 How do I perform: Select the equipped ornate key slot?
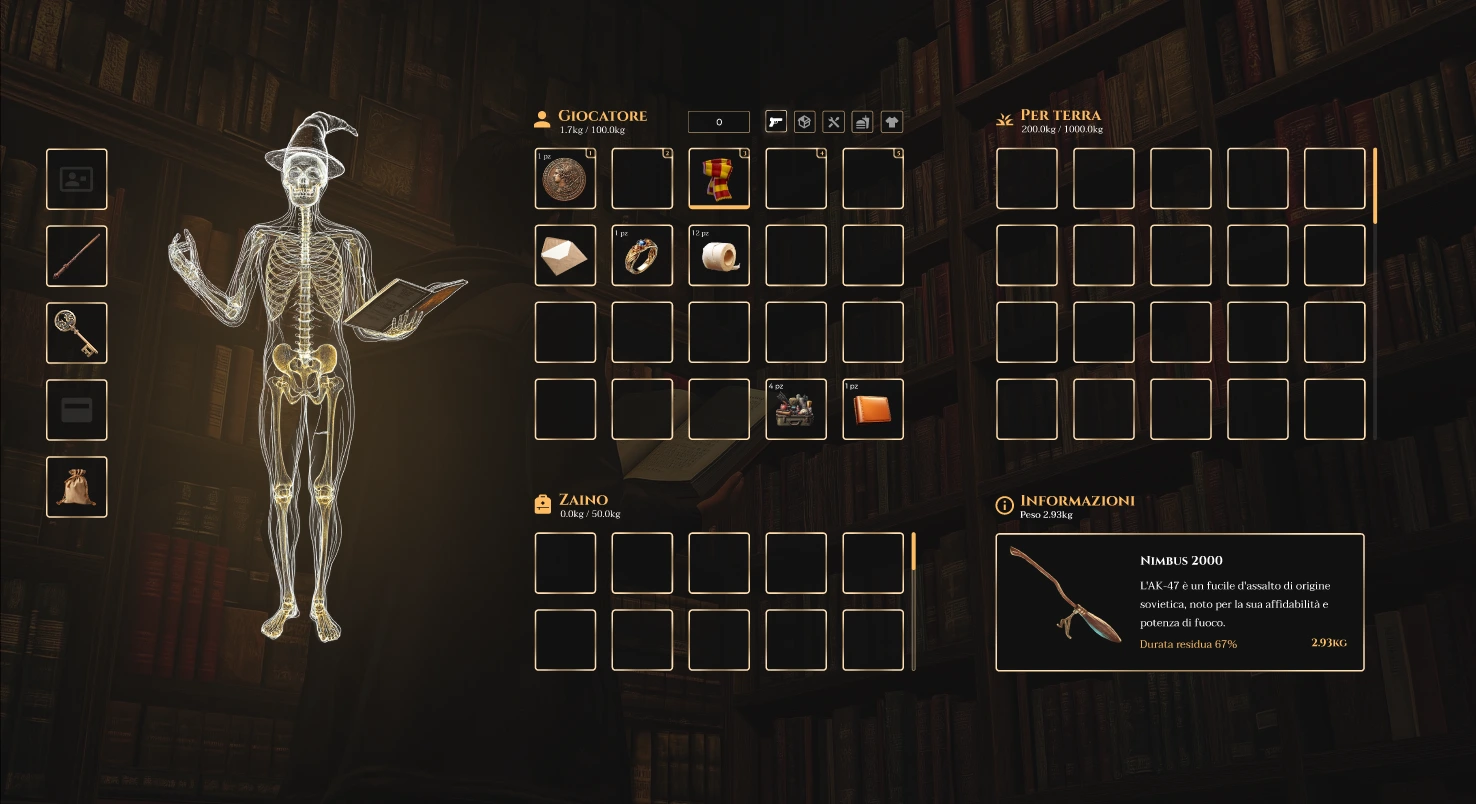(76, 332)
